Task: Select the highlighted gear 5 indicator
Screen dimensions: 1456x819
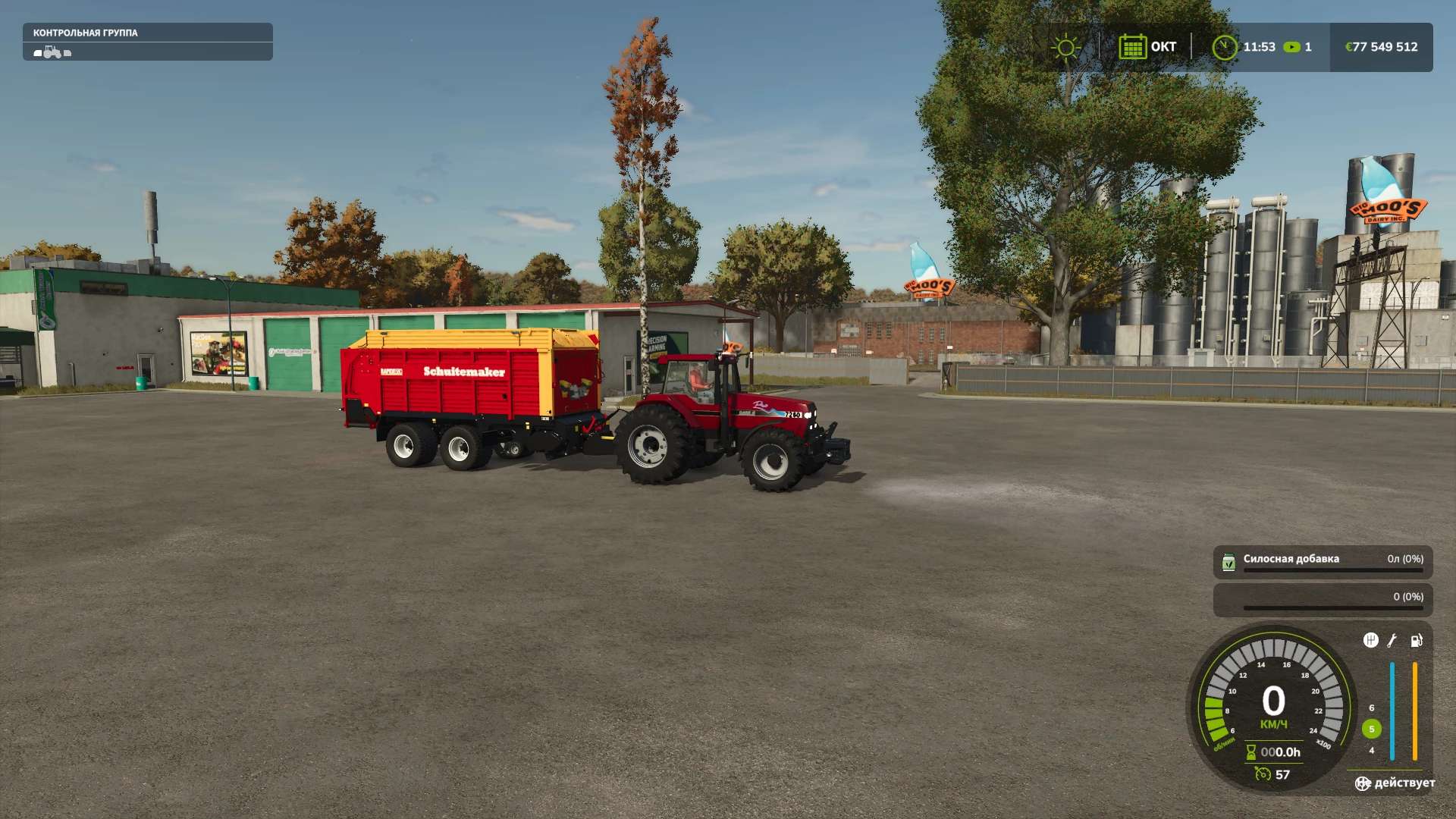Action: [x=1371, y=729]
